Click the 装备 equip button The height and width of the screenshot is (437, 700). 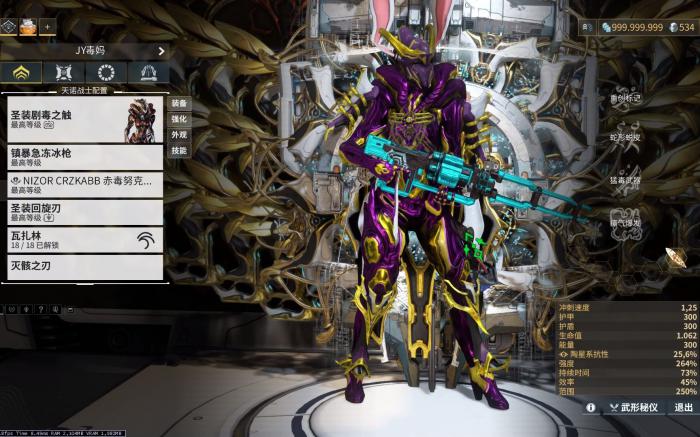178,103
